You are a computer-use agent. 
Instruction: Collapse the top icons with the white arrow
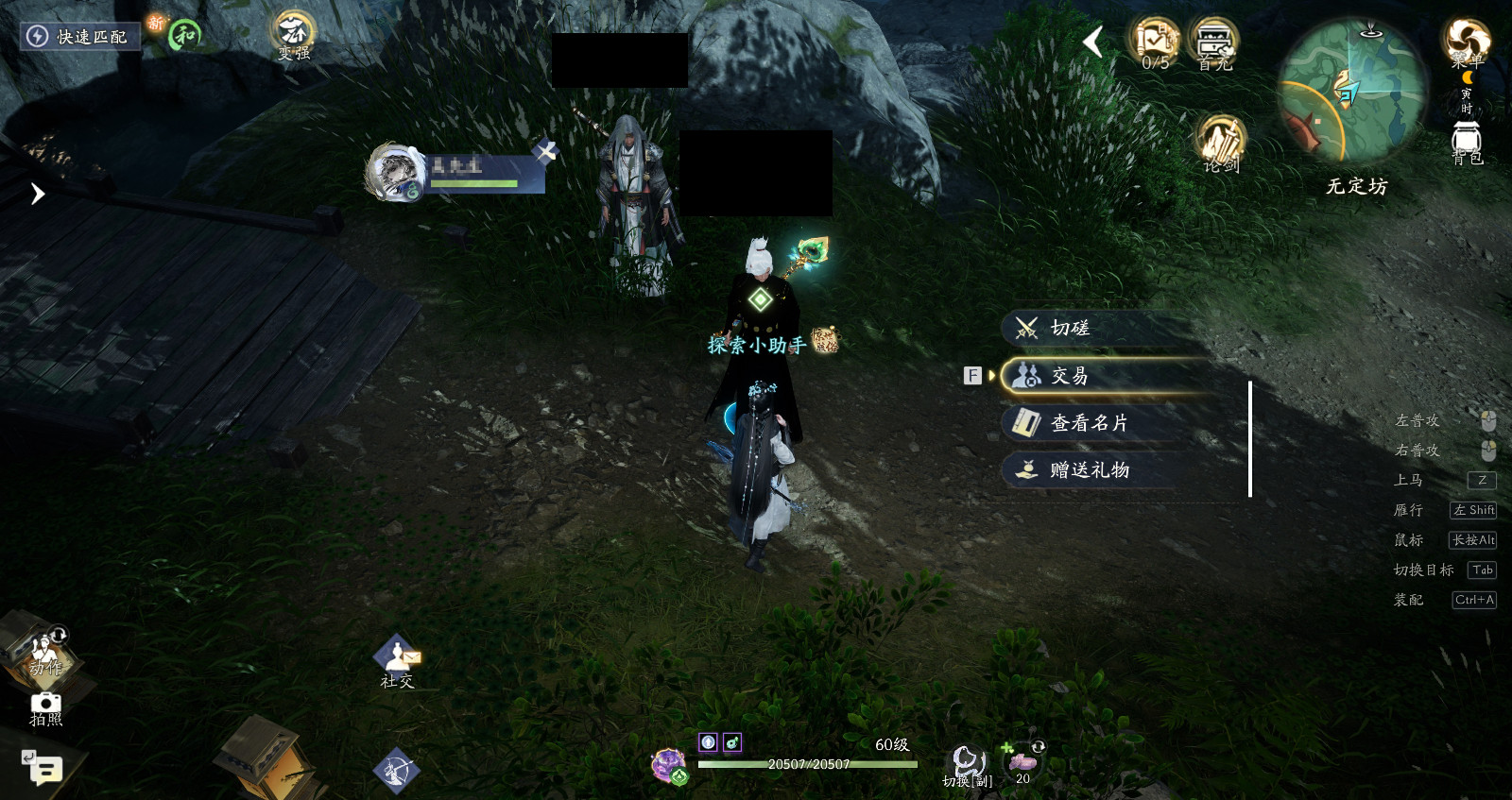(1093, 41)
